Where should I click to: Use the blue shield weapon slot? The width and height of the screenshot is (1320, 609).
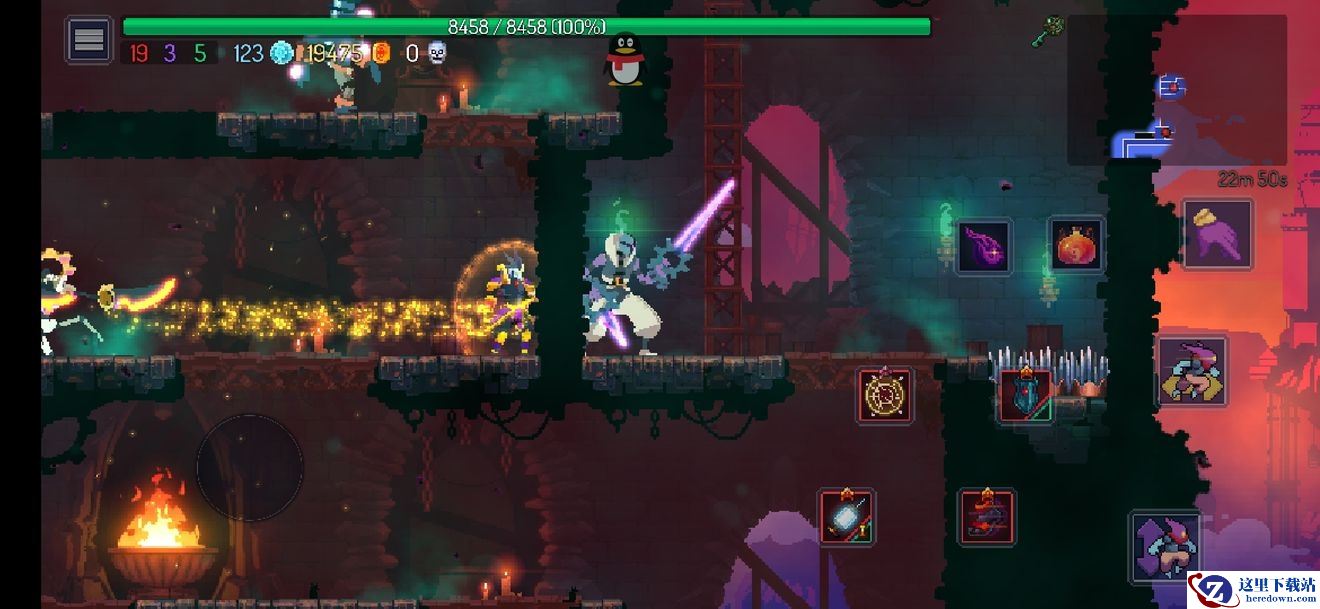[1026, 395]
